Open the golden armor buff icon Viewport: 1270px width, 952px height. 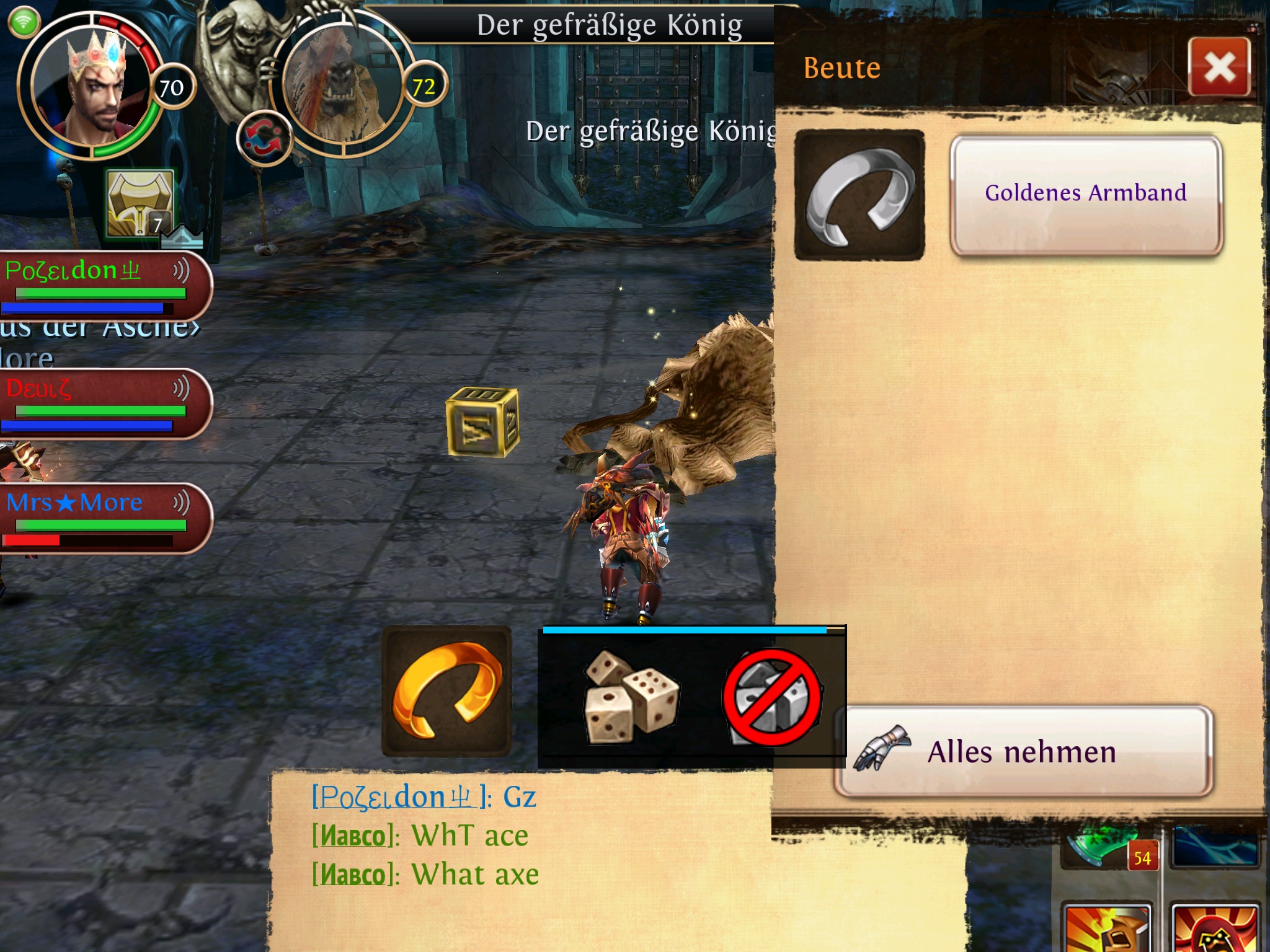(140, 204)
